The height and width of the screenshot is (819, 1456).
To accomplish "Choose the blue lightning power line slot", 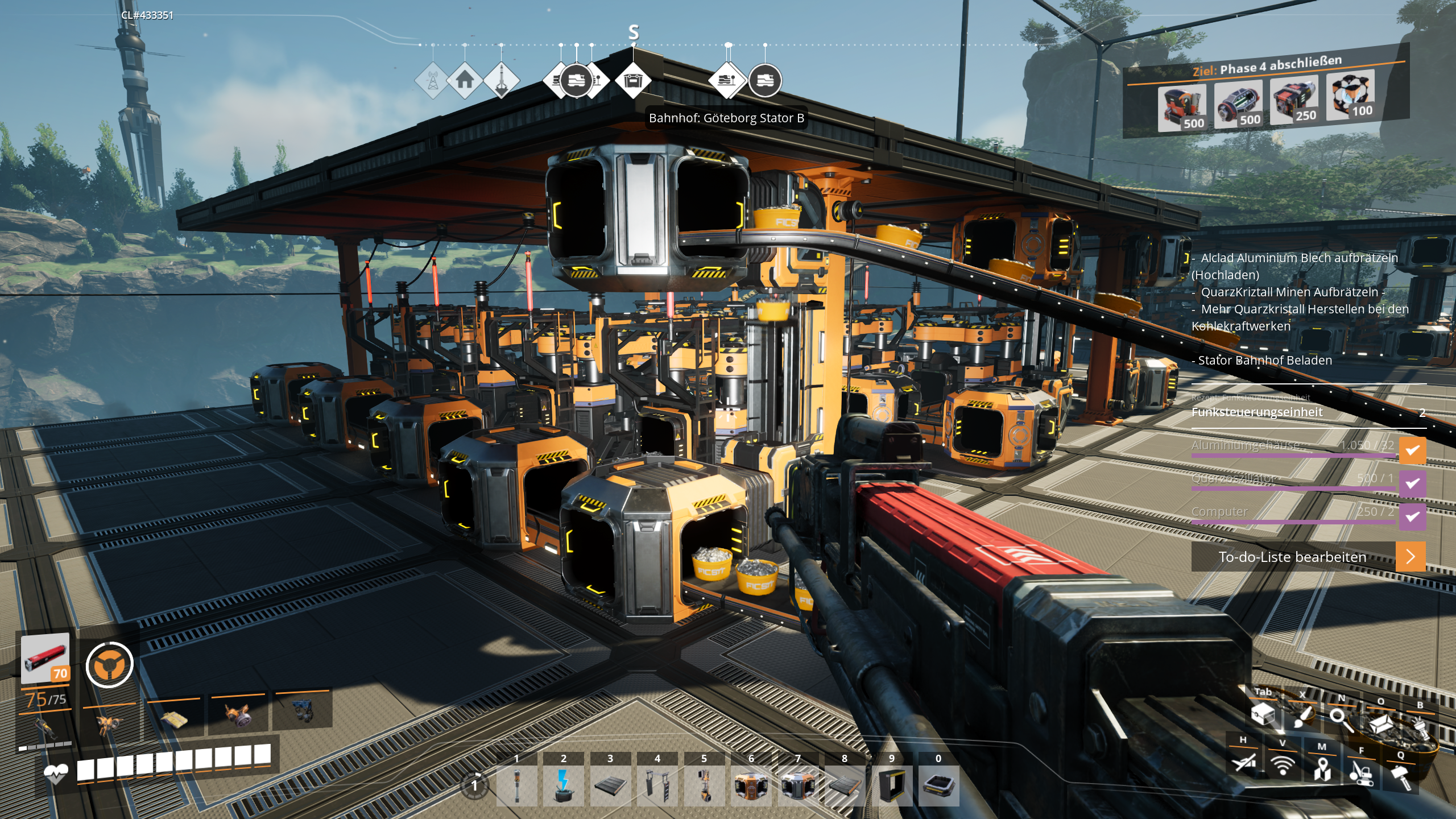I will (x=563, y=786).
